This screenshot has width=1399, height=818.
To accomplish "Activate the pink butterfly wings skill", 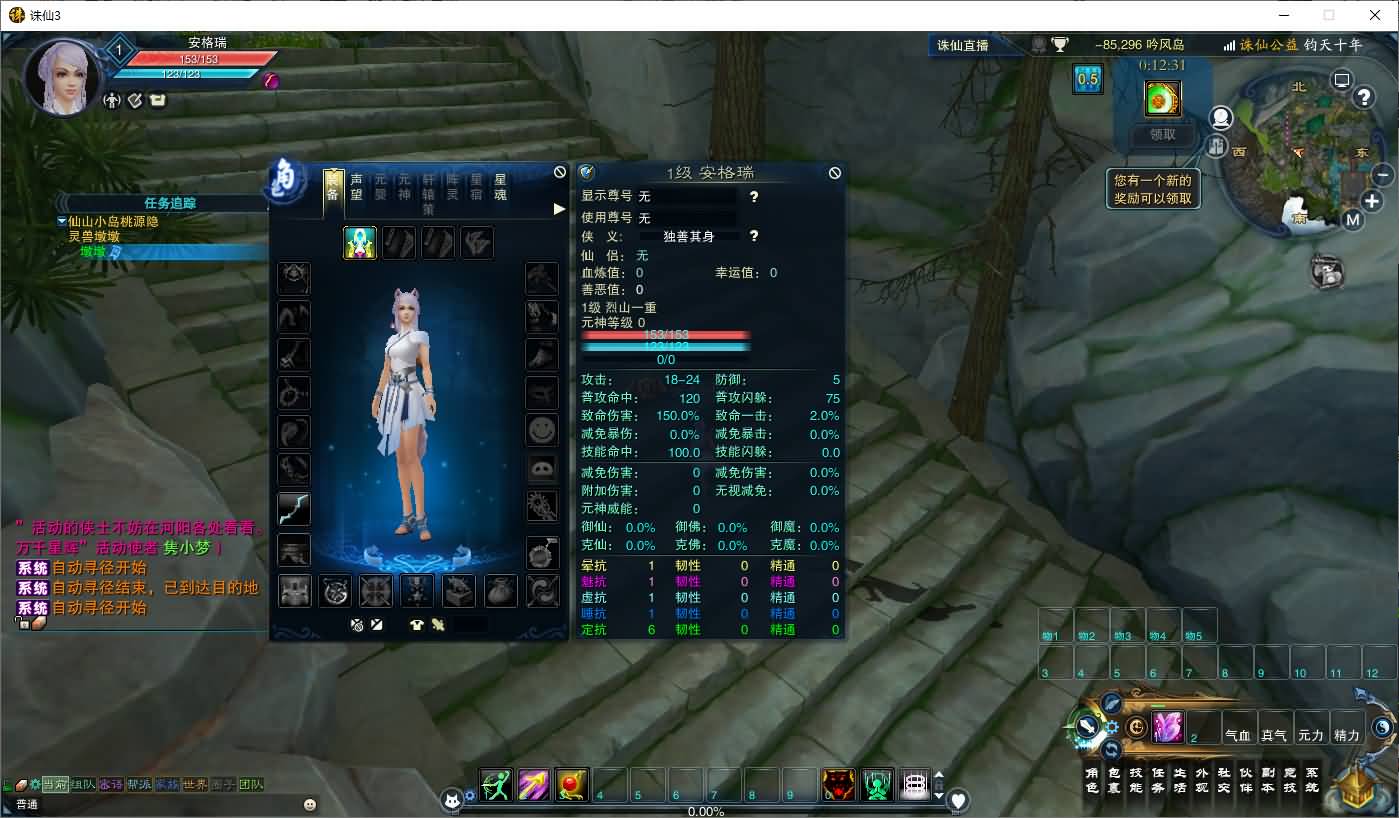I will click(x=1167, y=727).
